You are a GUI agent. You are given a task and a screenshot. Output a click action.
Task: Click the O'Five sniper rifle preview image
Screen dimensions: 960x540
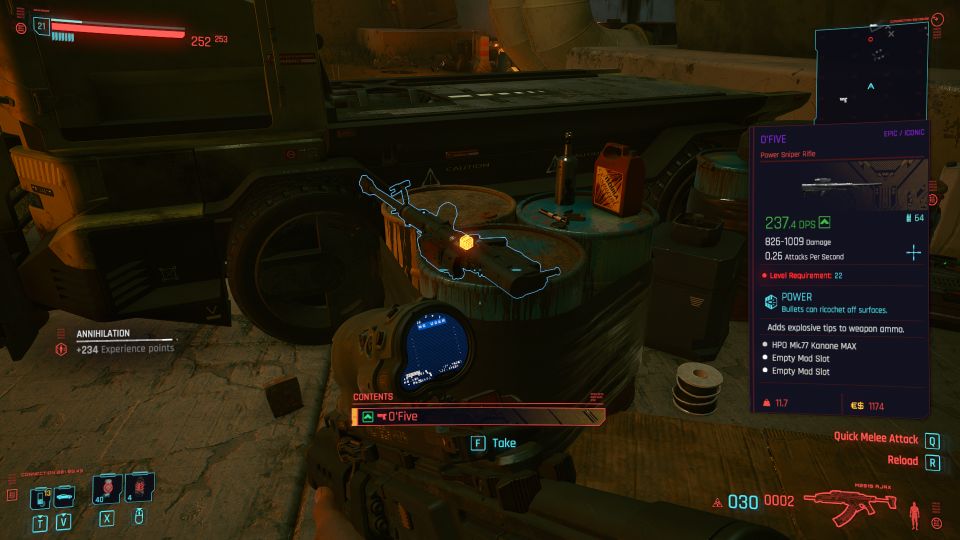pyautogui.click(x=841, y=185)
